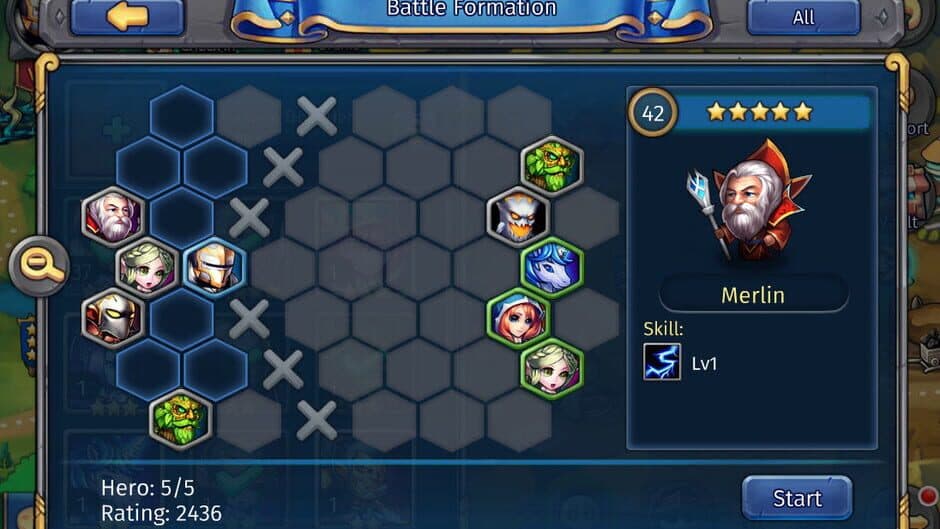Go back using the yellow arrow button

(127, 17)
